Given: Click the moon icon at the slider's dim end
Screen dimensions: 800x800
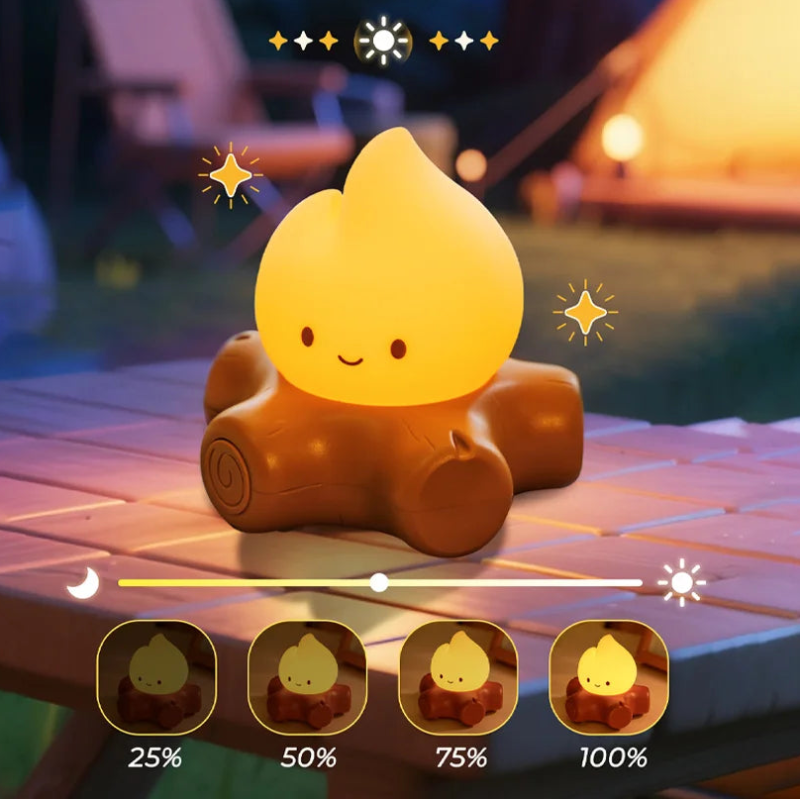Looking at the screenshot, I should pyautogui.click(x=84, y=582).
